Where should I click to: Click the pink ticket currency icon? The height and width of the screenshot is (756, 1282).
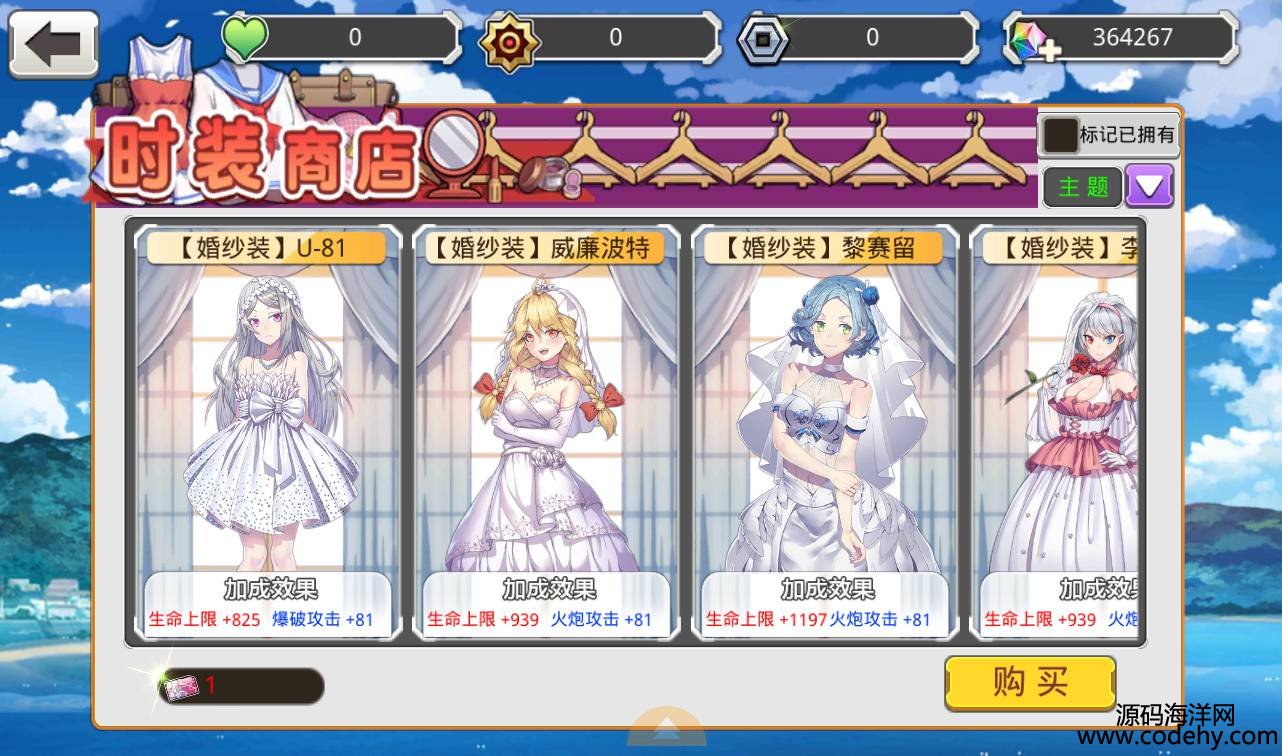click(x=182, y=687)
